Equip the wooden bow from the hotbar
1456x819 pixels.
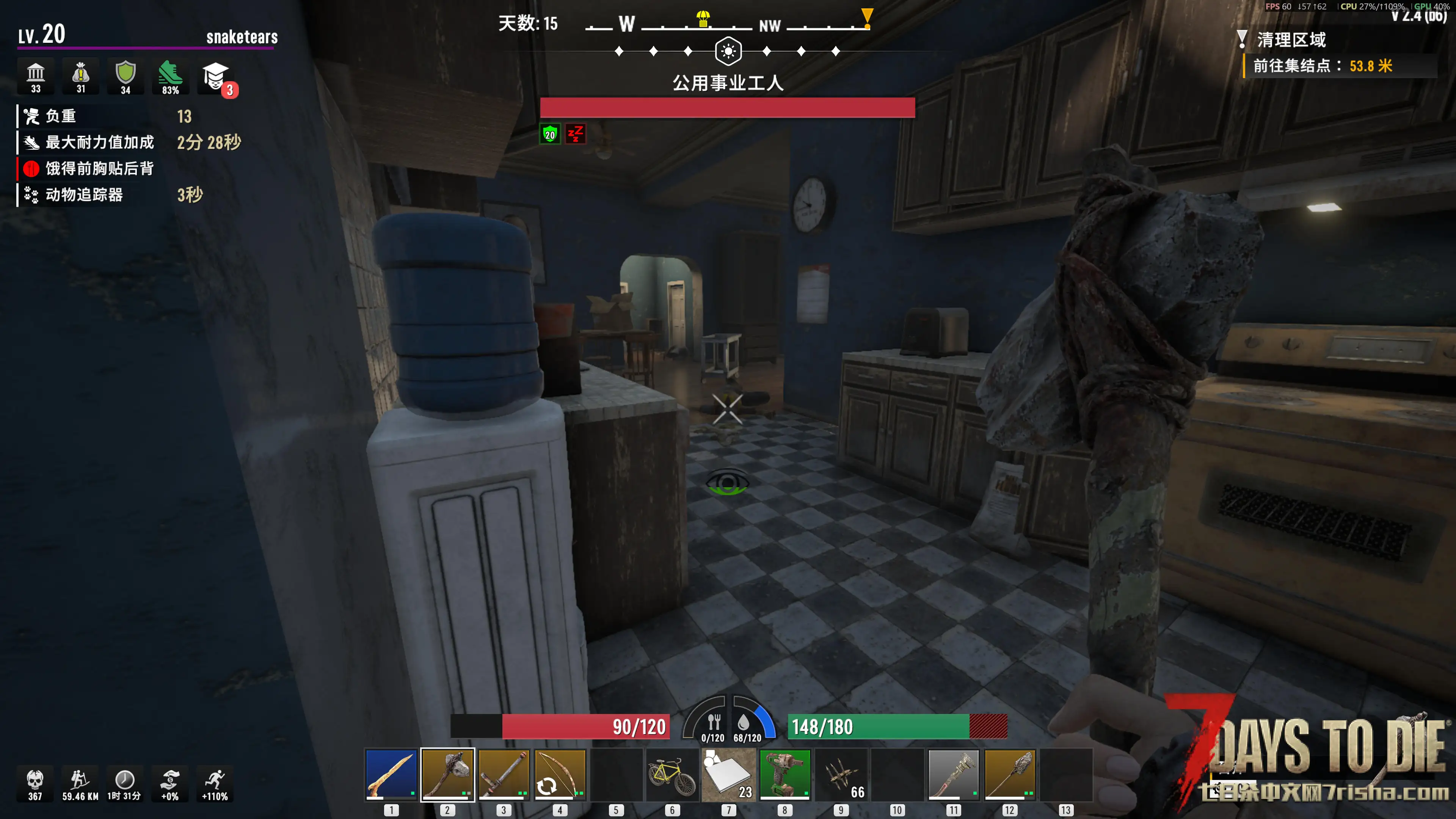tap(560, 774)
